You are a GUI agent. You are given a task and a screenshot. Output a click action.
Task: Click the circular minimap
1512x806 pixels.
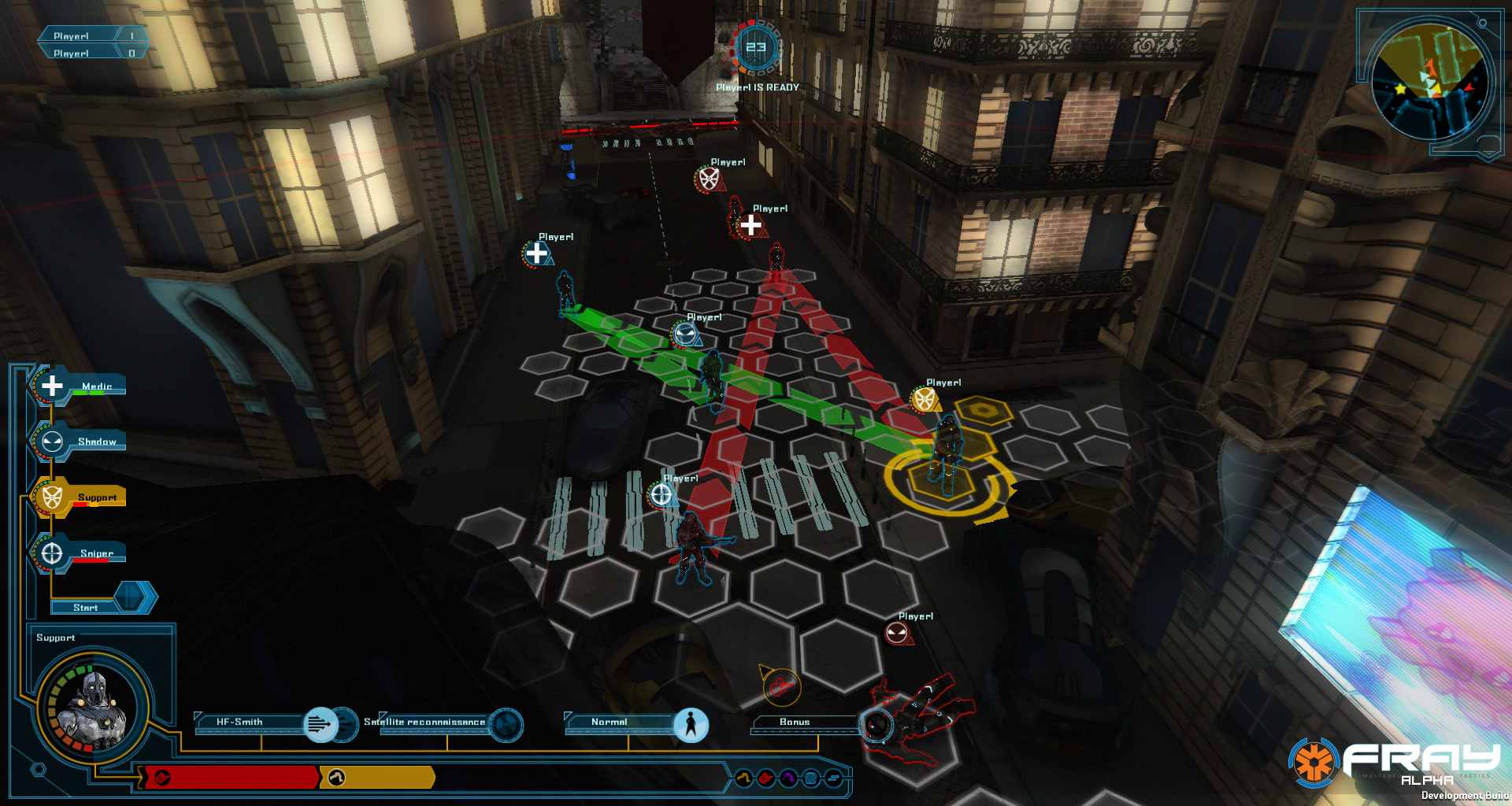tap(1429, 82)
